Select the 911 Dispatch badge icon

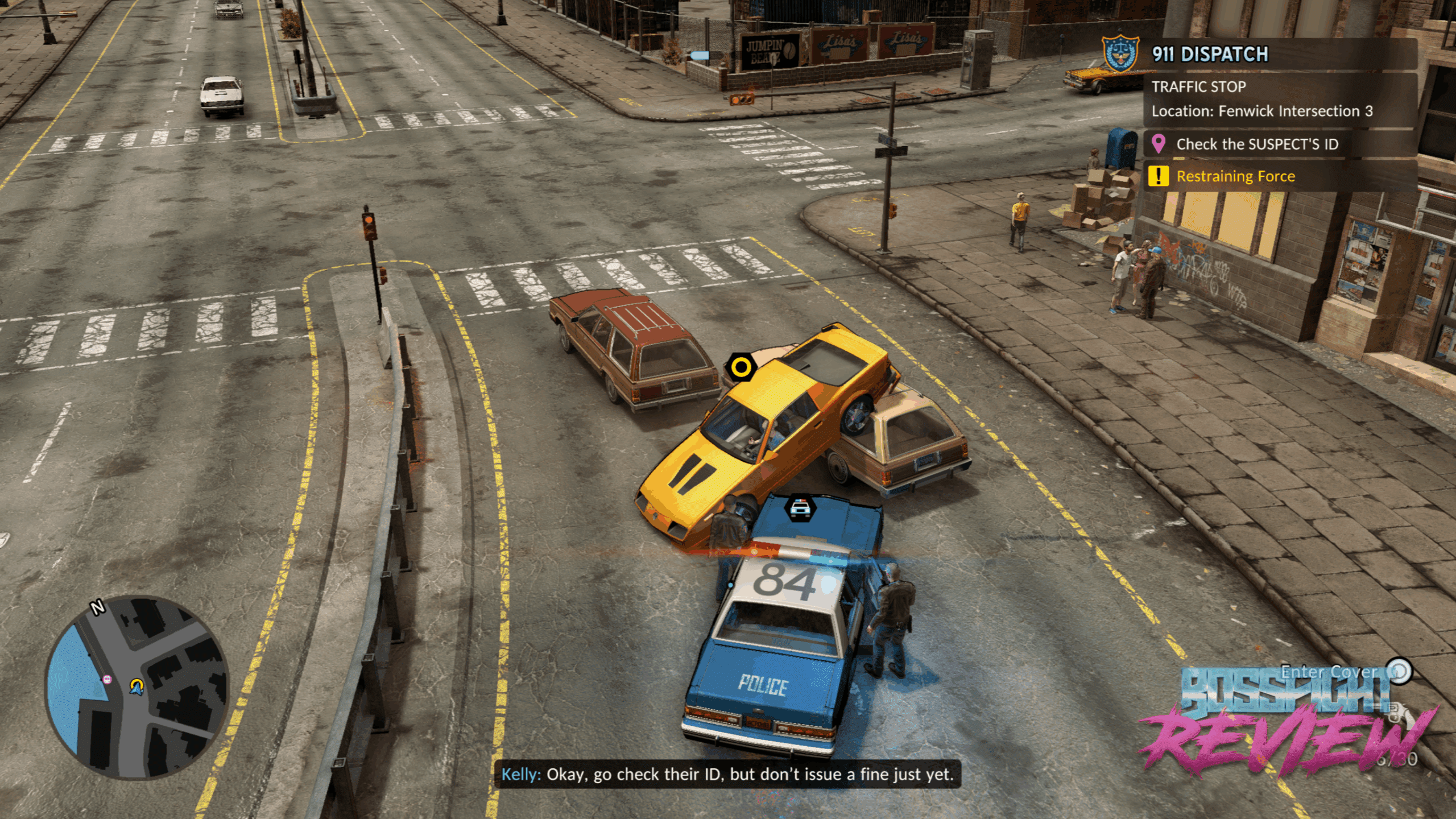pos(1120,55)
